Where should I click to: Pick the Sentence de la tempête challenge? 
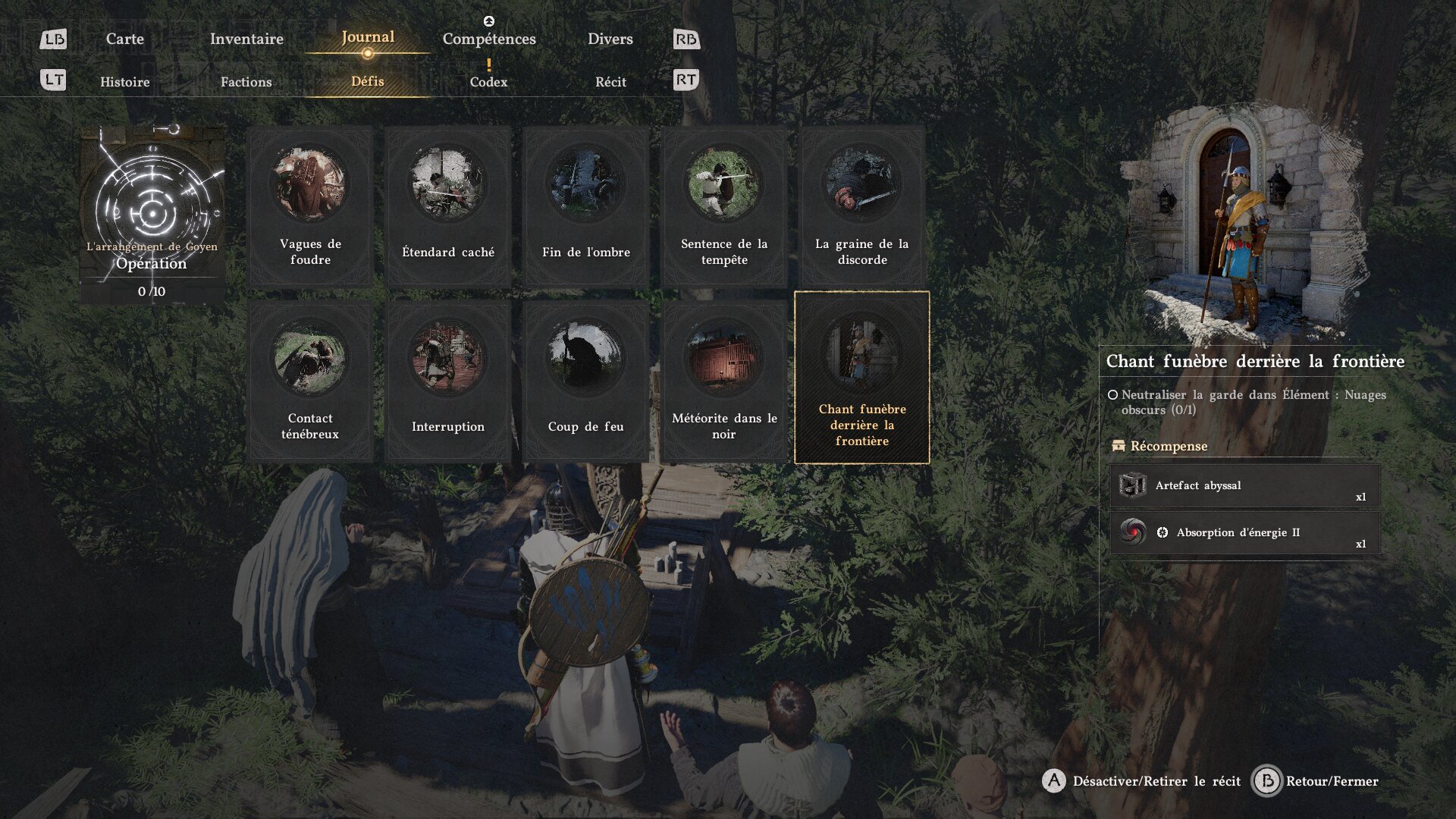(x=724, y=207)
